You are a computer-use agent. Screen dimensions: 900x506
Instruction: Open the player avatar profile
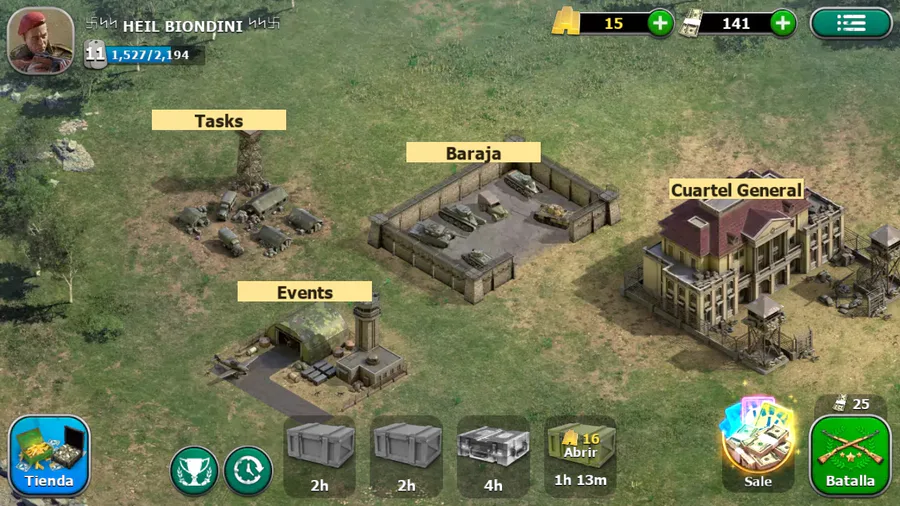pos(40,40)
